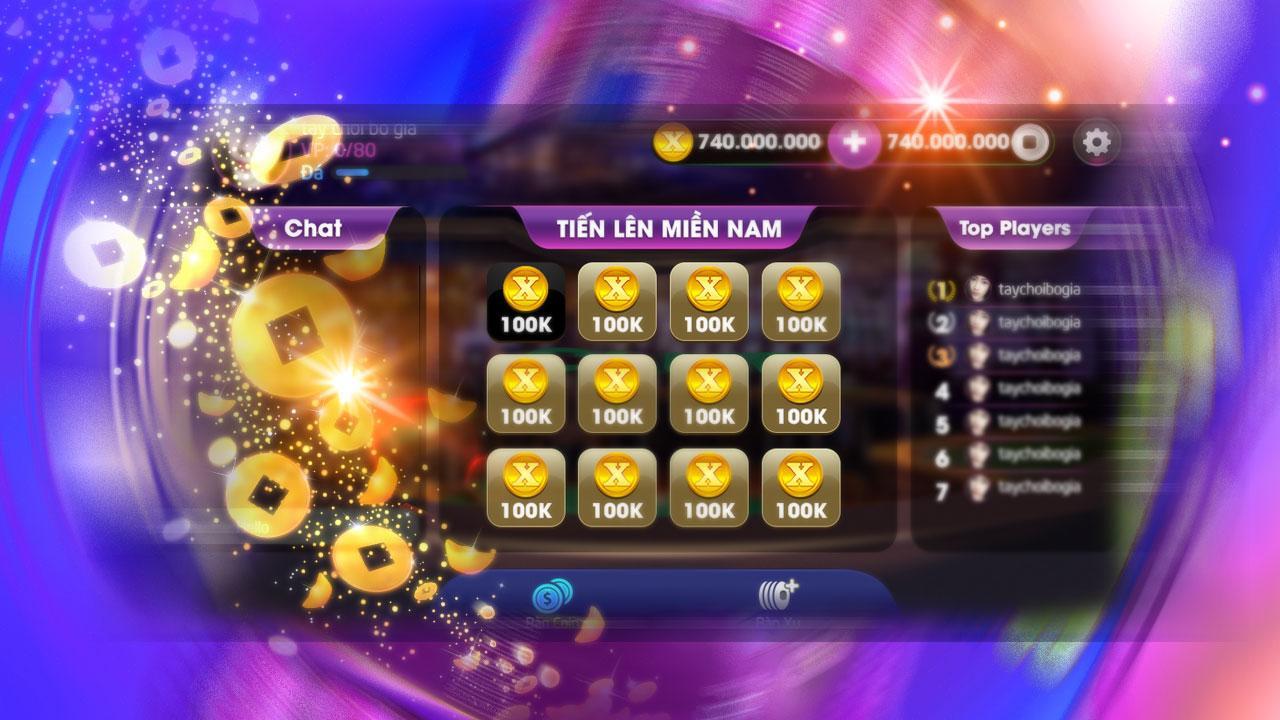
Task: Open the settings gear icon
Action: (x=1097, y=143)
